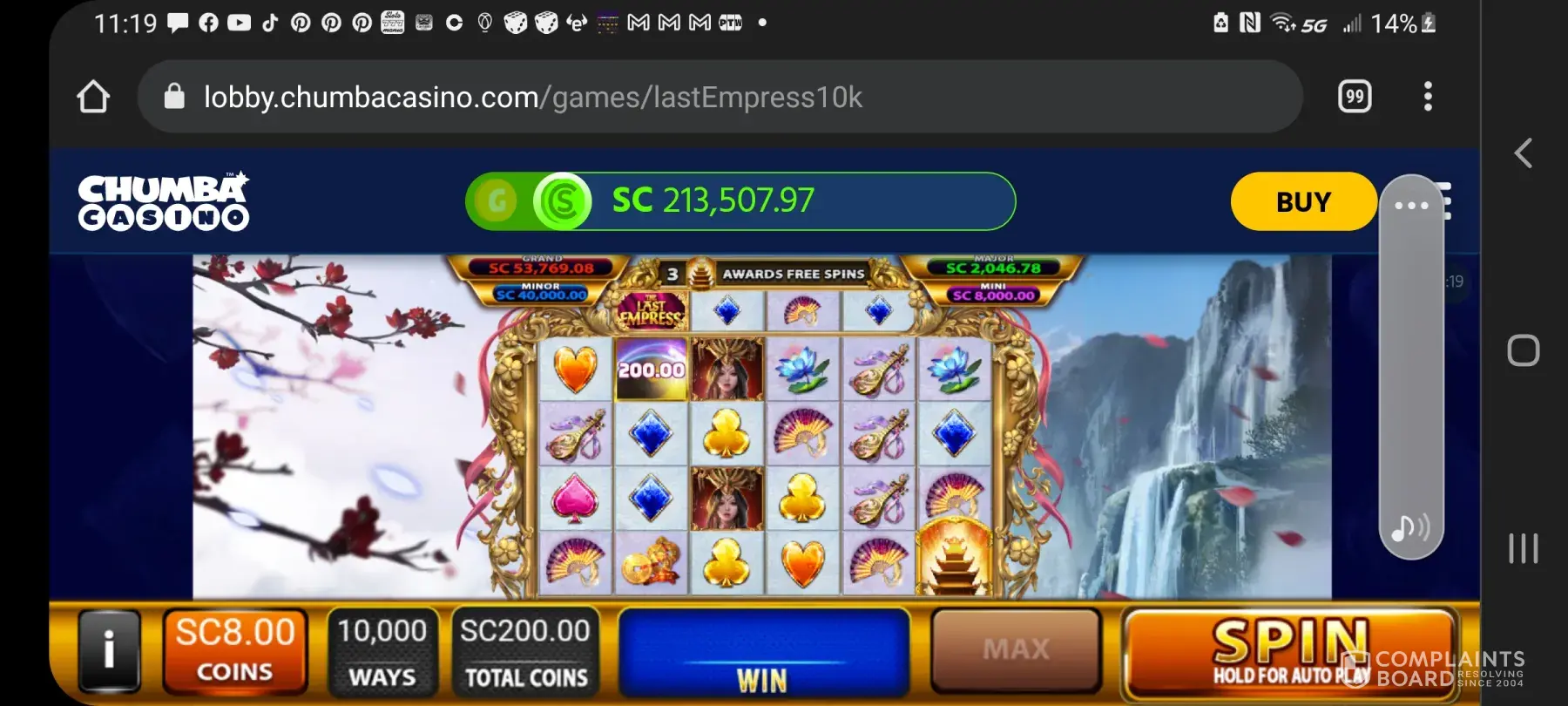1568x706 pixels.
Task: Tap the browser home button
Action: tap(93, 97)
